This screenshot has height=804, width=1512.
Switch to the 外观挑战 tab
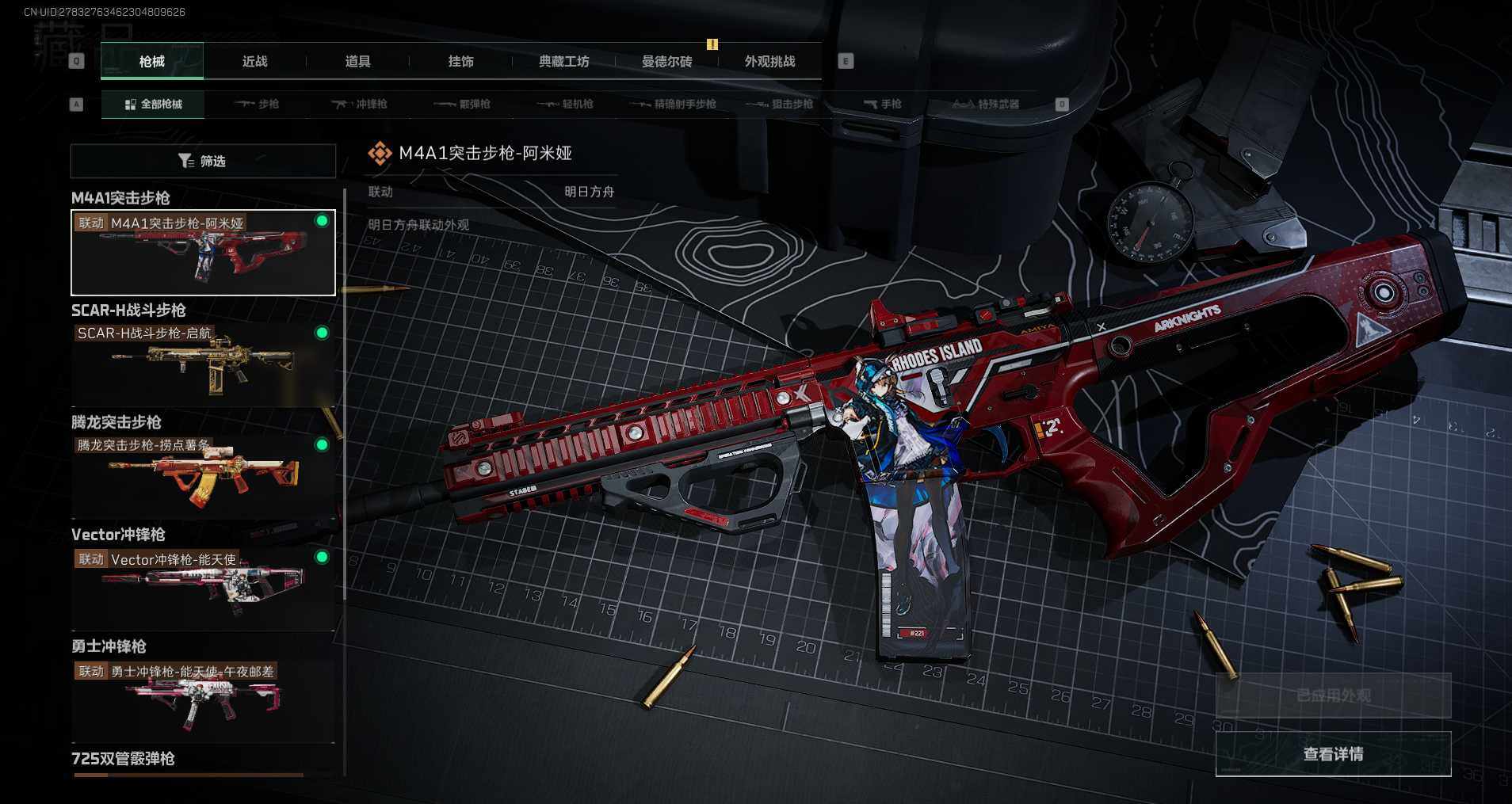point(769,62)
